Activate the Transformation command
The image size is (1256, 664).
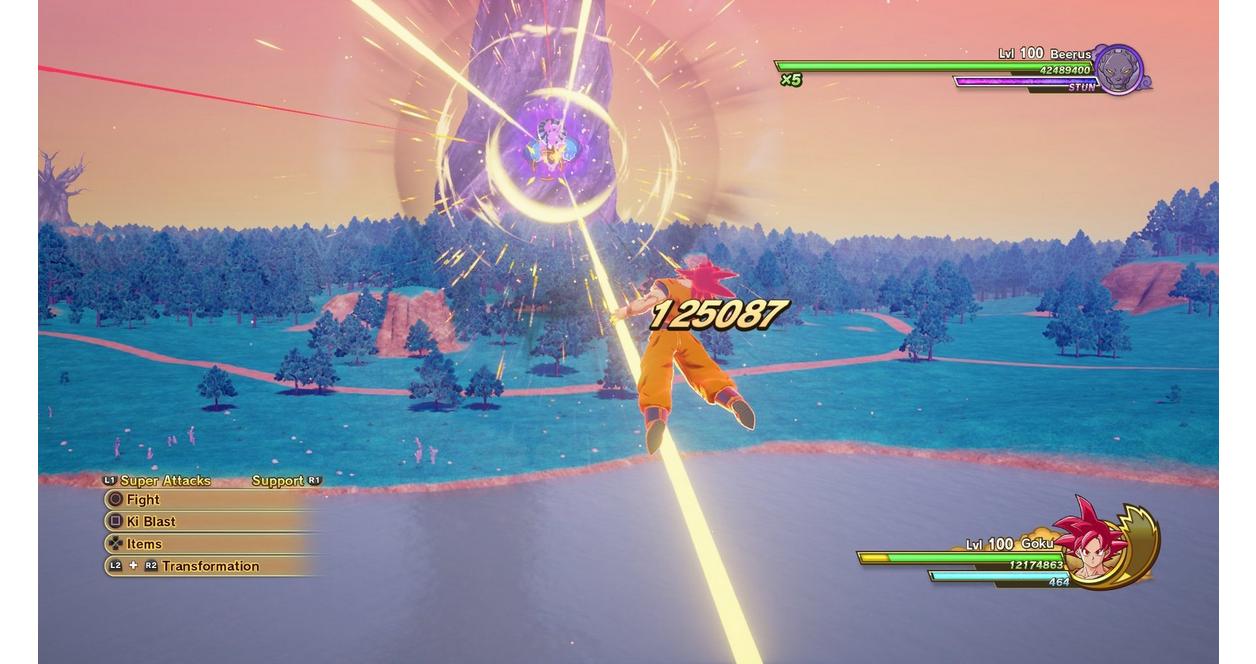coord(209,566)
